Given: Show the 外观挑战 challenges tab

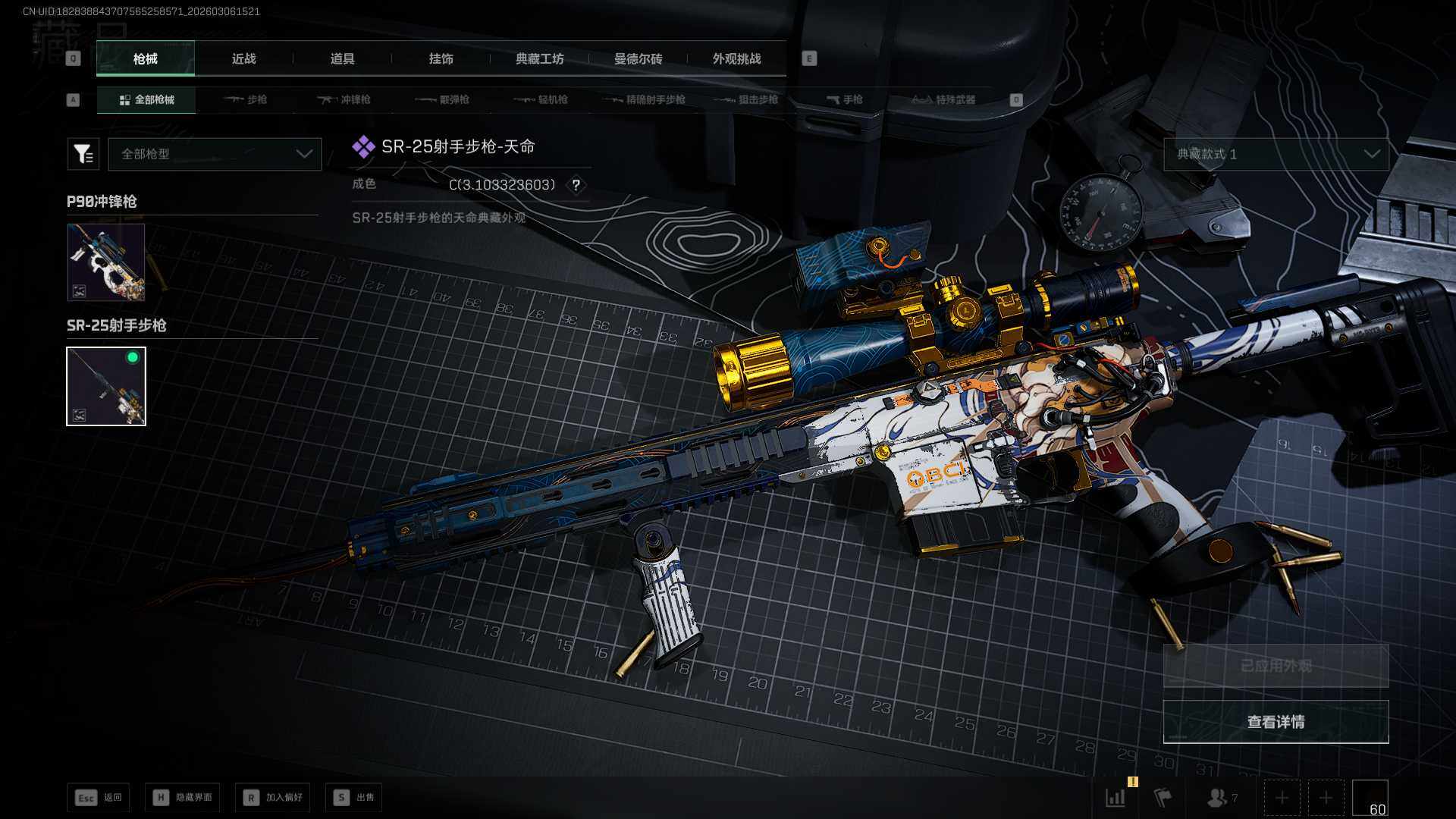Looking at the screenshot, I should (x=736, y=58).
